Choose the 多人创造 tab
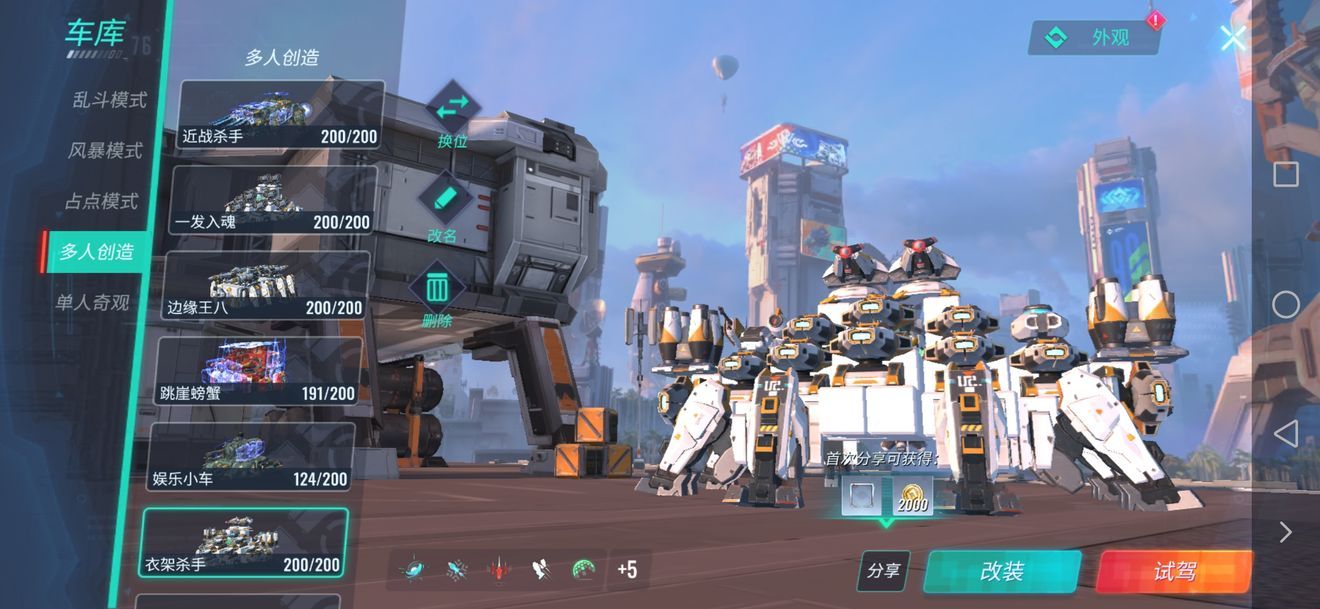This screenshot has height=609, width=1320. click(96, 251)
